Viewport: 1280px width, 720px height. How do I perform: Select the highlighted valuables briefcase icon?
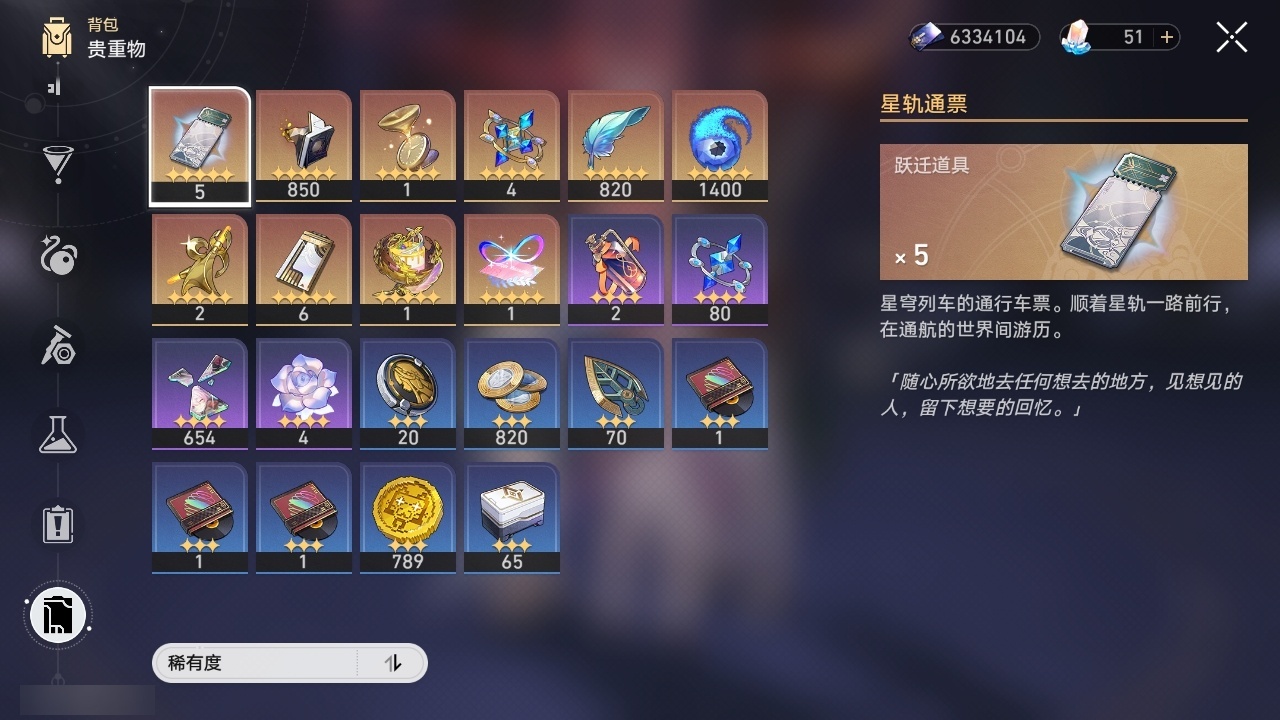57,616
